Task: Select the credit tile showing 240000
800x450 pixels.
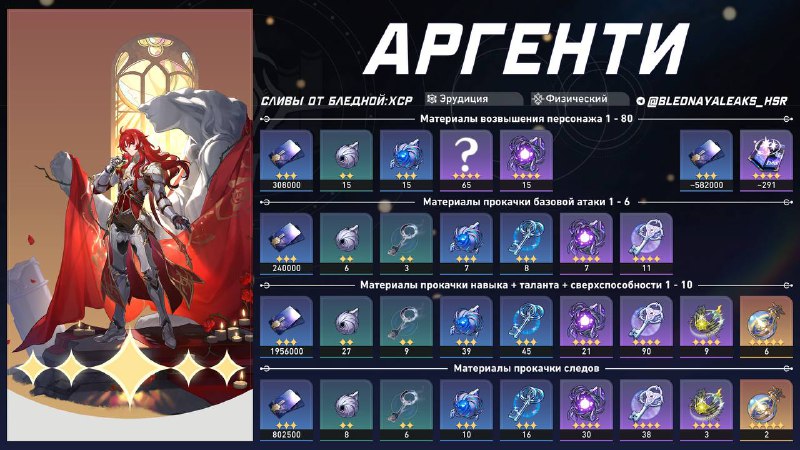Action: click(x=285, y=239)
